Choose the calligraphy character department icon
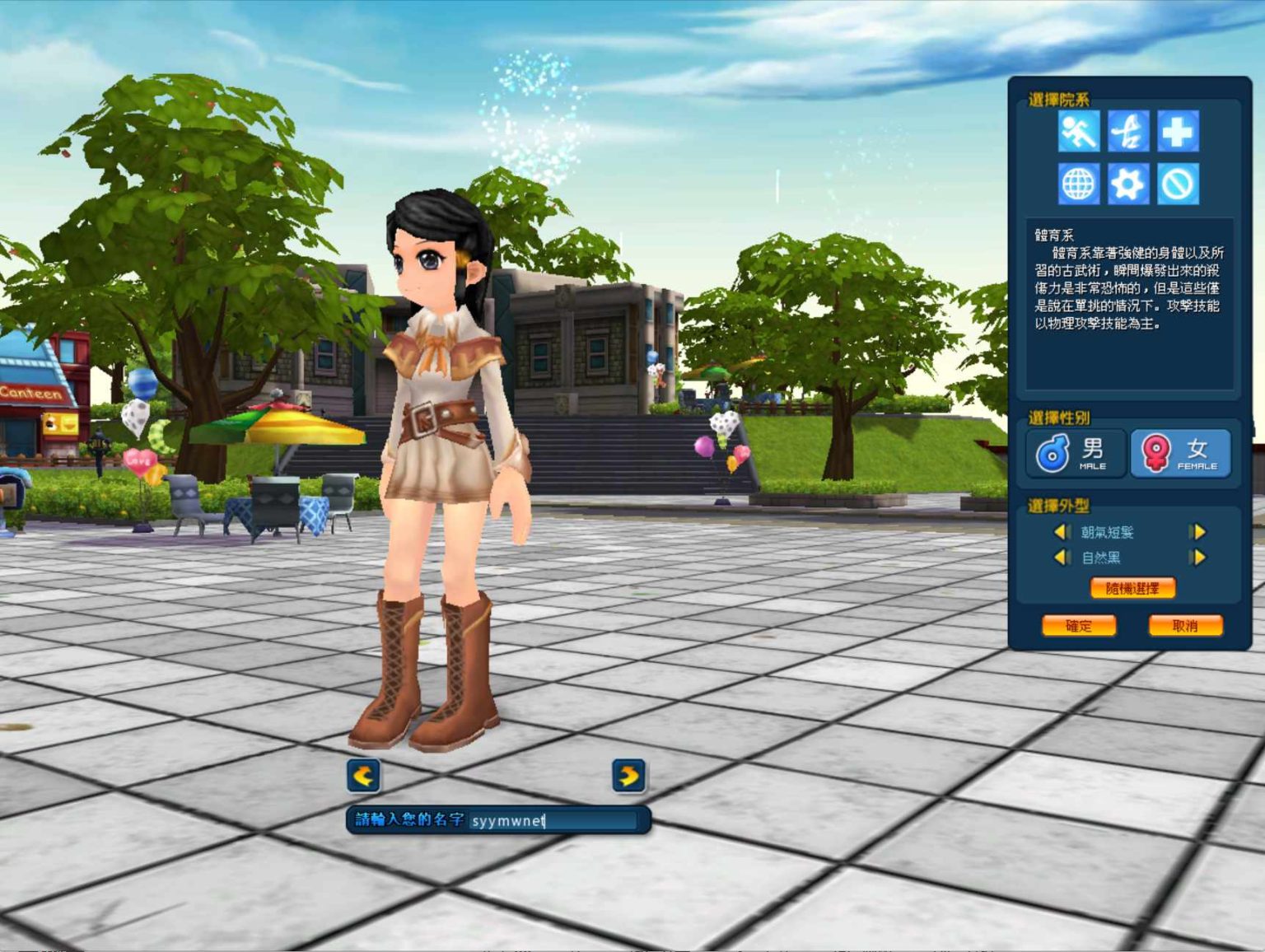Image resolution: width=1265 pixels, height=952 pixels. [1128, 132]
